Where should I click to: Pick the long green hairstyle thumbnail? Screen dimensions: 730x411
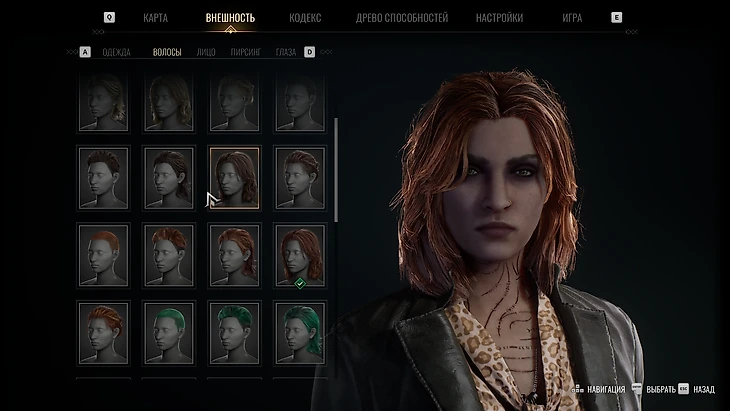[x=299, y=333]
